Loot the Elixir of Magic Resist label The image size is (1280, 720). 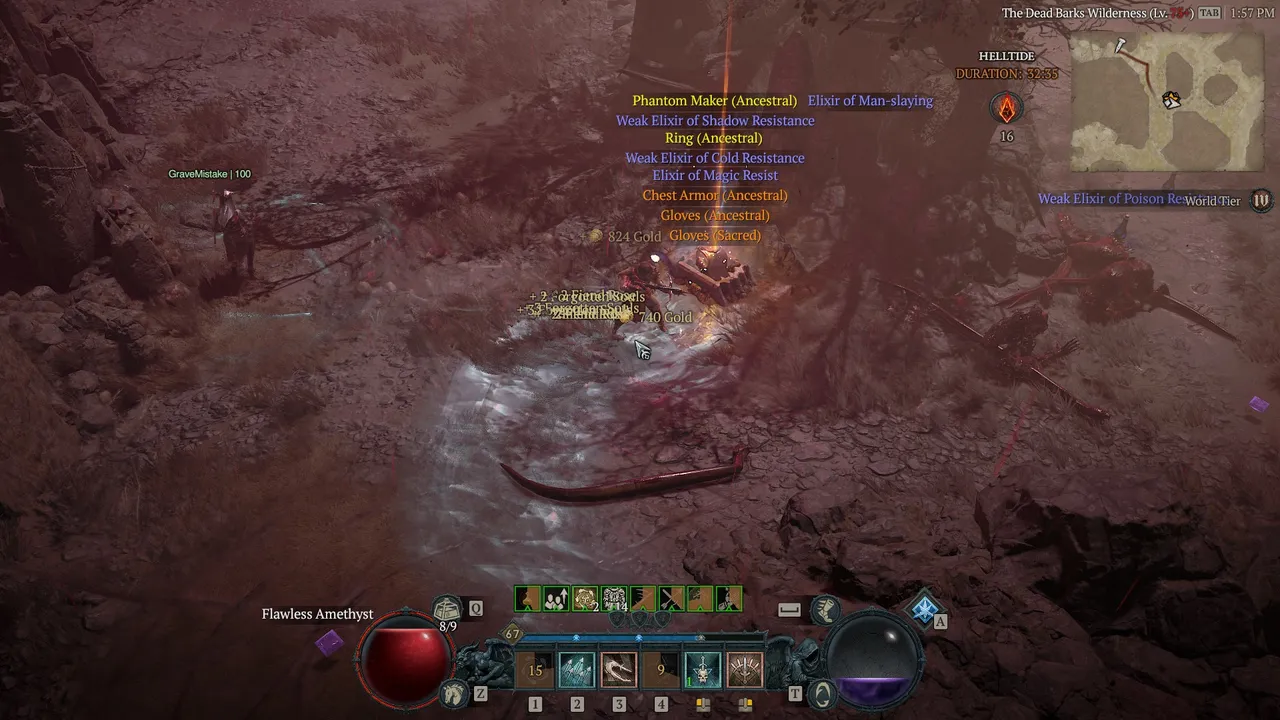pos(715,176)
